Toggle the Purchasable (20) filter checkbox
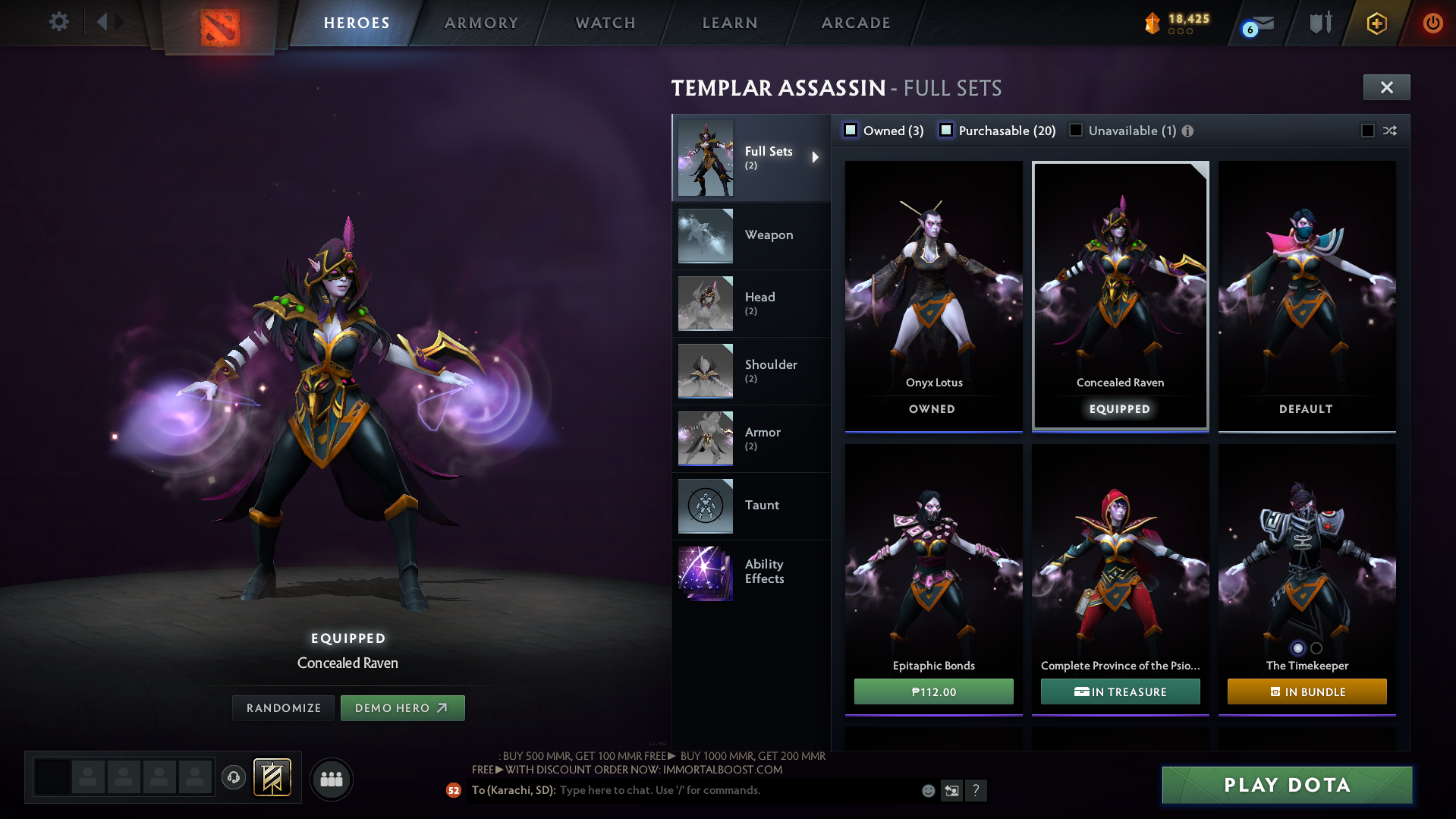Screen dimensions: 1456x819 946,130
